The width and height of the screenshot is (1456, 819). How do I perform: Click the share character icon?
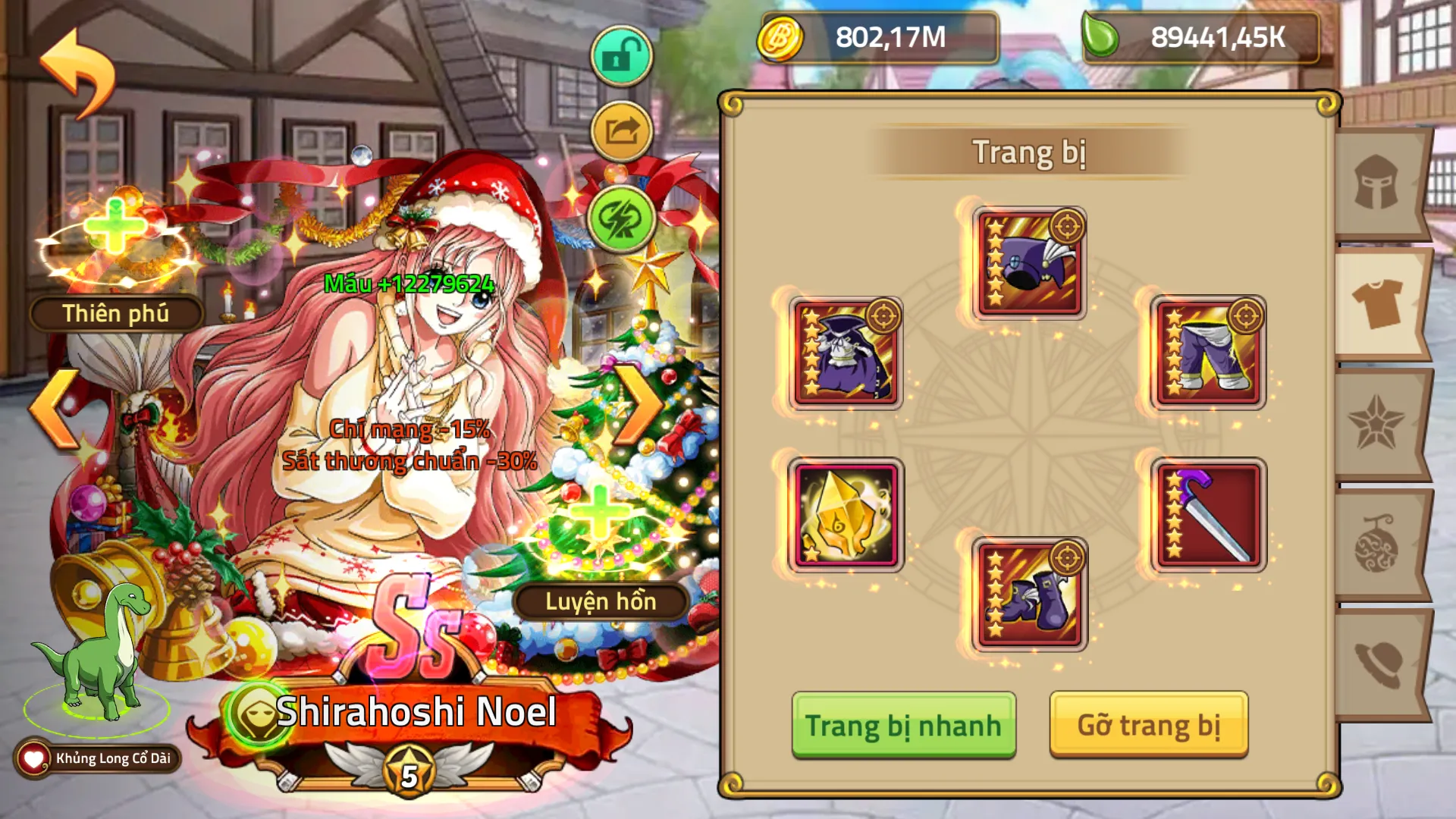pyautogui.click(x=620, y=130)
